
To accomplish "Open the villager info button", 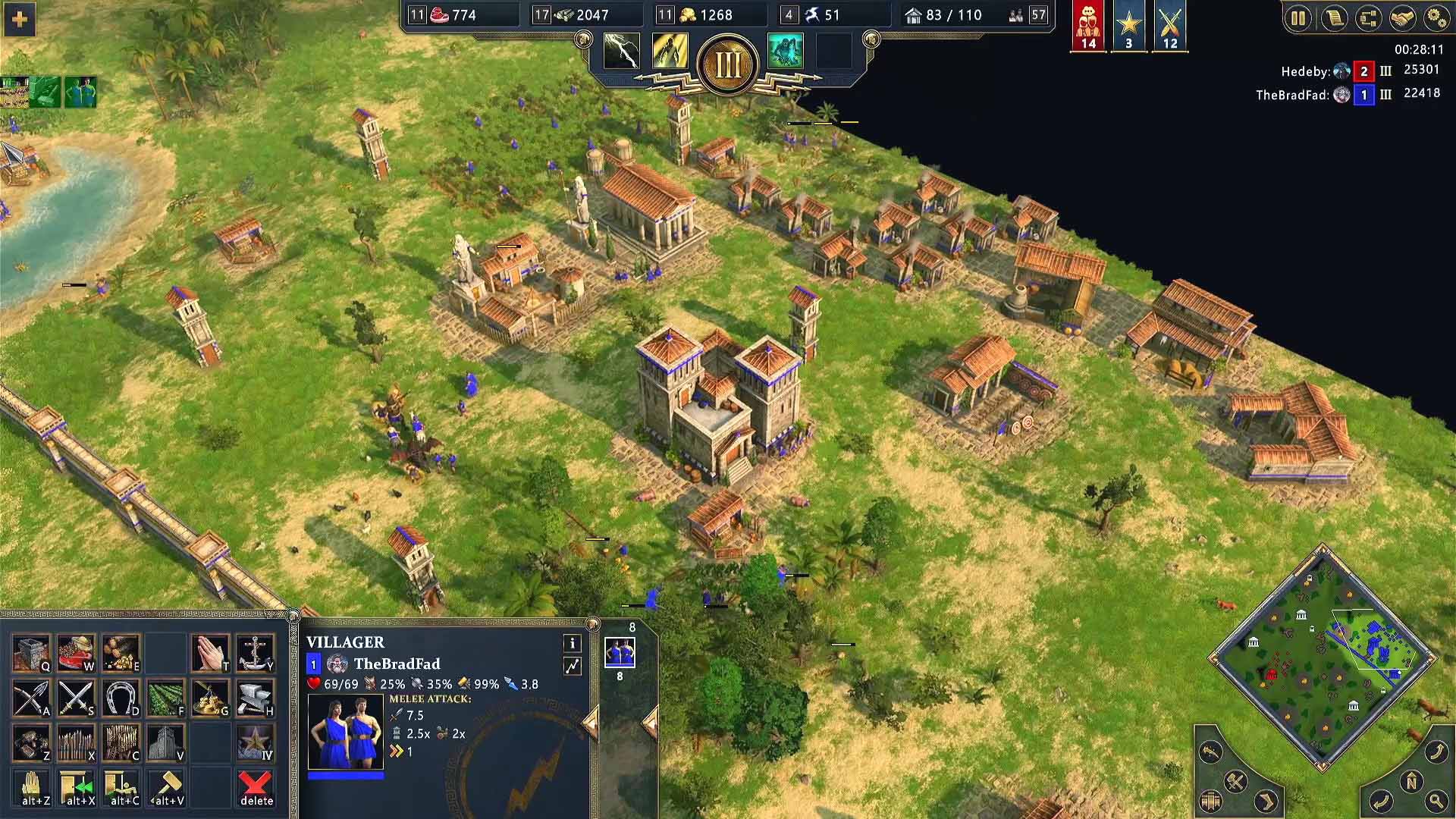I will pyautogui.click(x=572, y=643).
